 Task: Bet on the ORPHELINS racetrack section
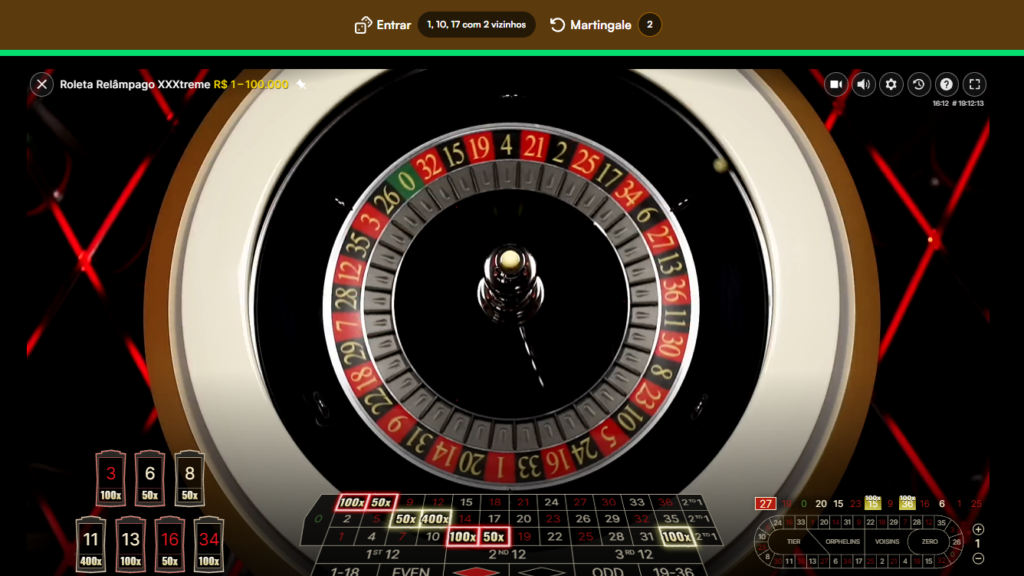coord(843,542)
